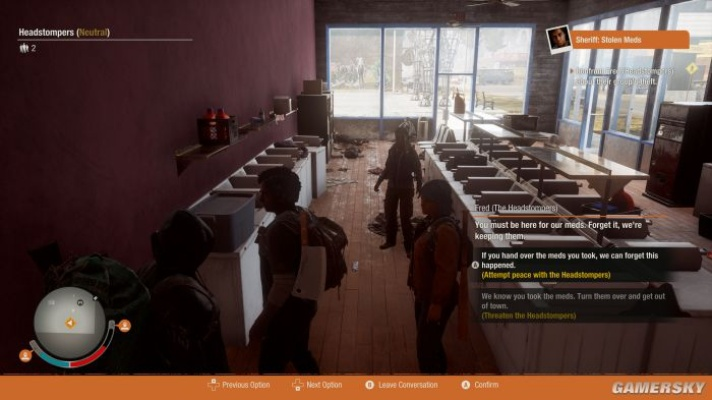The image size is (712, 400).
Task: Confirm the selected dialogue option
Action: click(x=480, y=385)
